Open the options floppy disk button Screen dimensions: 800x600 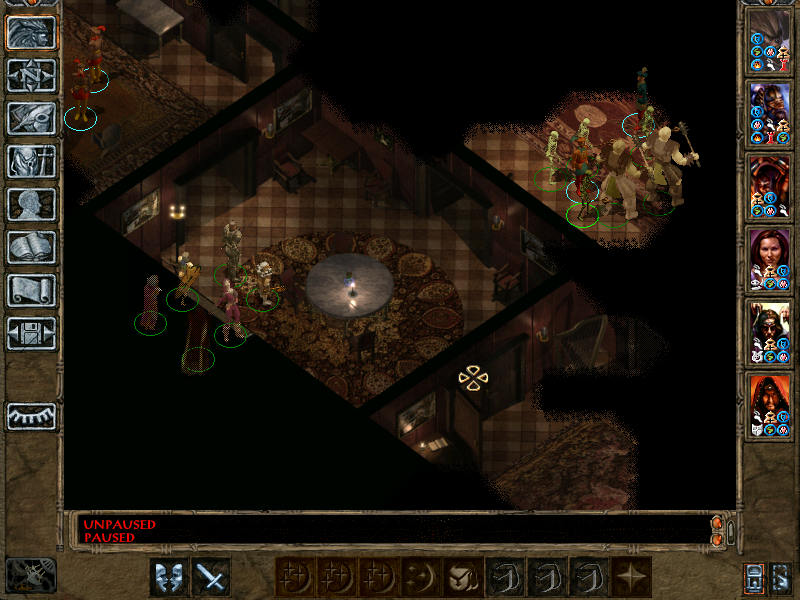(x=32, y=333)
